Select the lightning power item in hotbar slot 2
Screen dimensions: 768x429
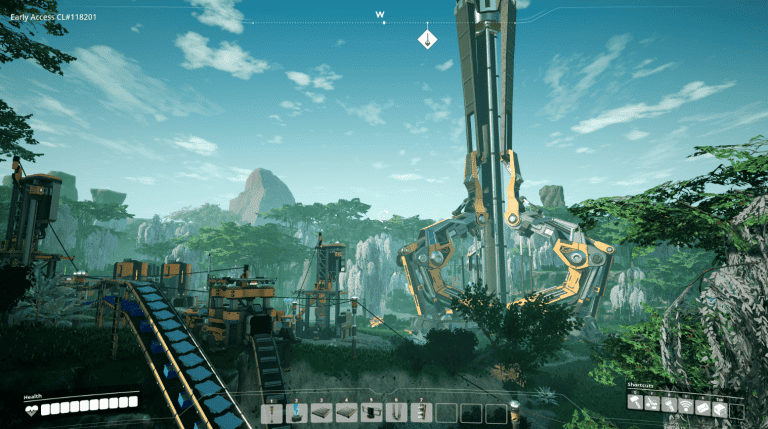click(297, 412)
